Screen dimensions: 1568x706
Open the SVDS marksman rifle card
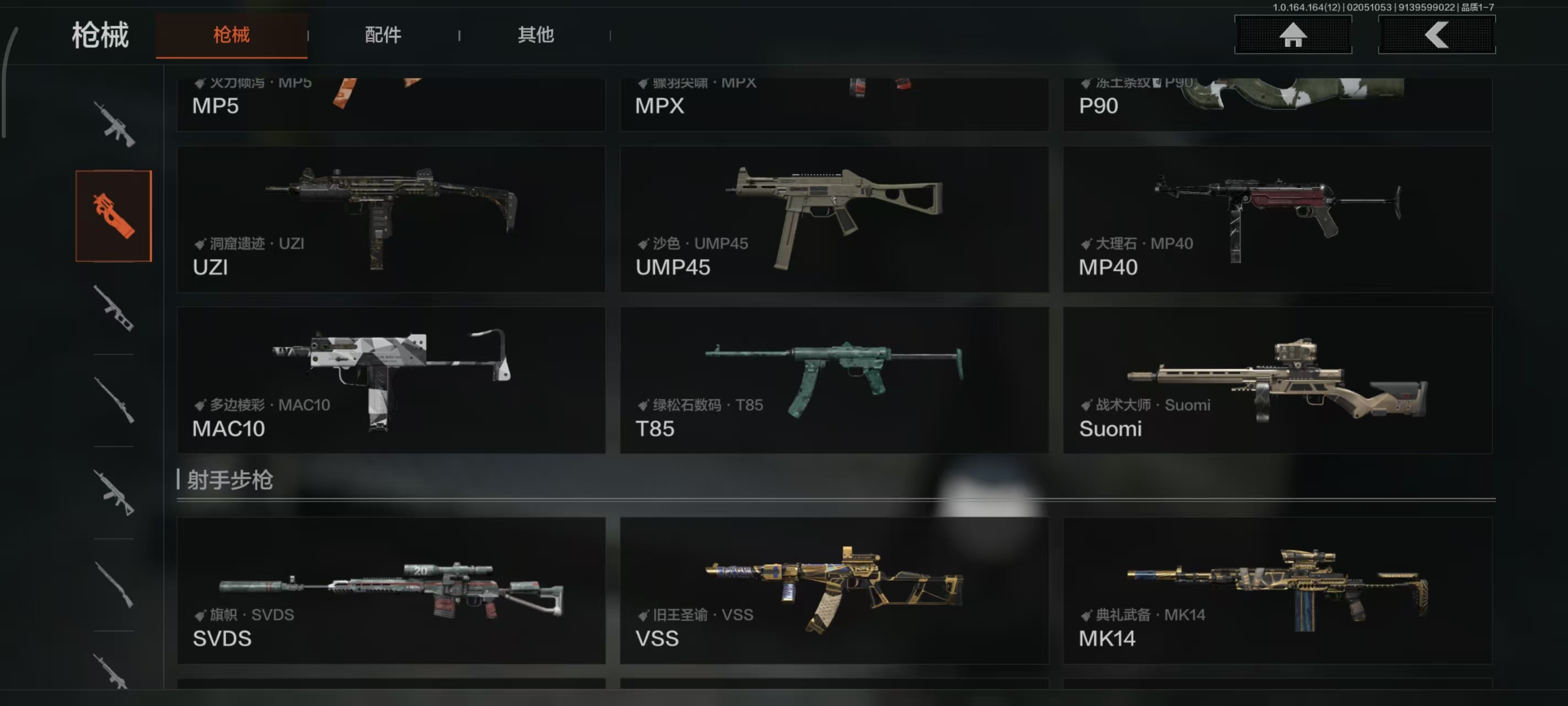click(391, 590)
